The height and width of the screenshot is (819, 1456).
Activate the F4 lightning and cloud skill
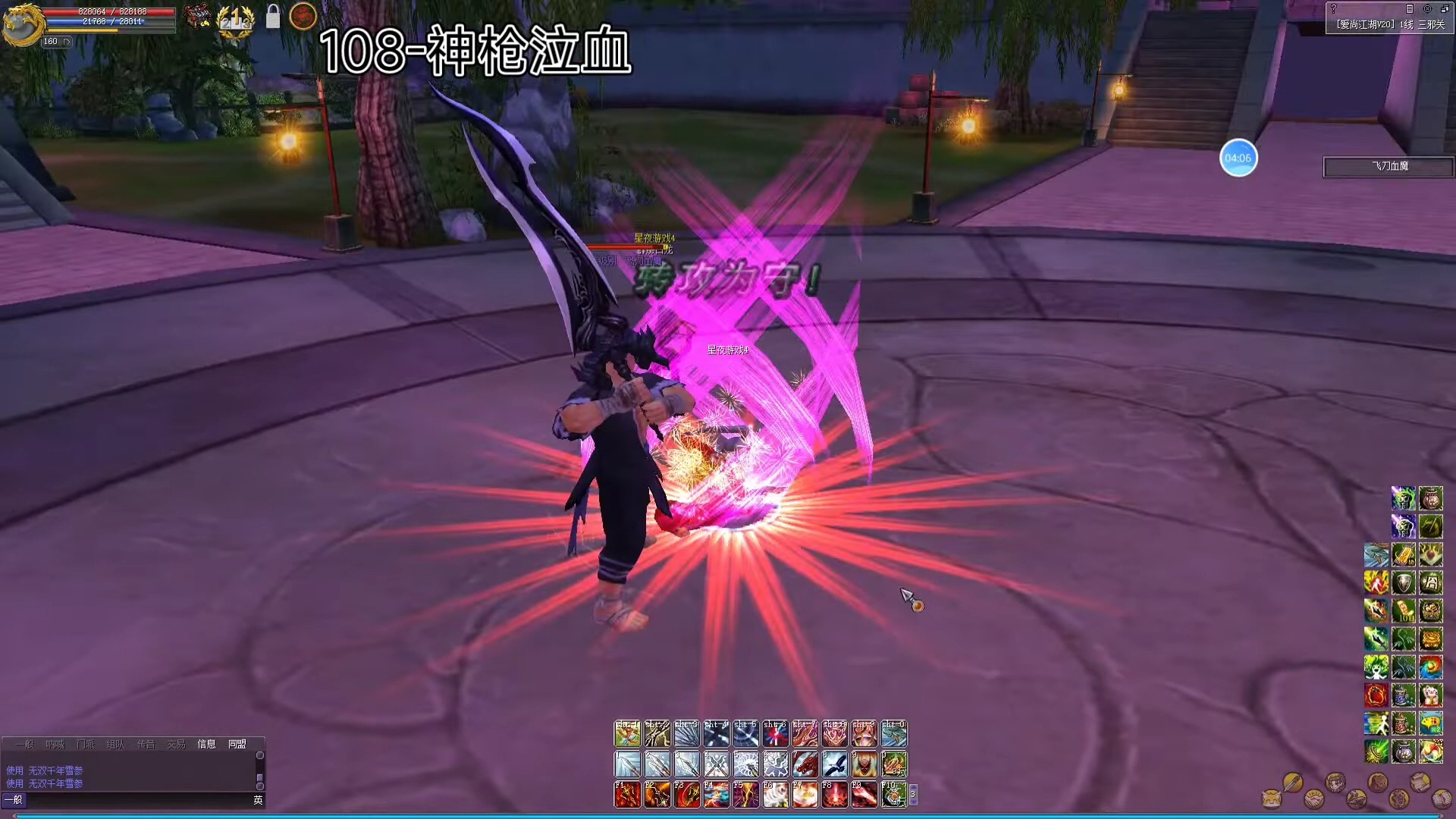coord(716,794)
